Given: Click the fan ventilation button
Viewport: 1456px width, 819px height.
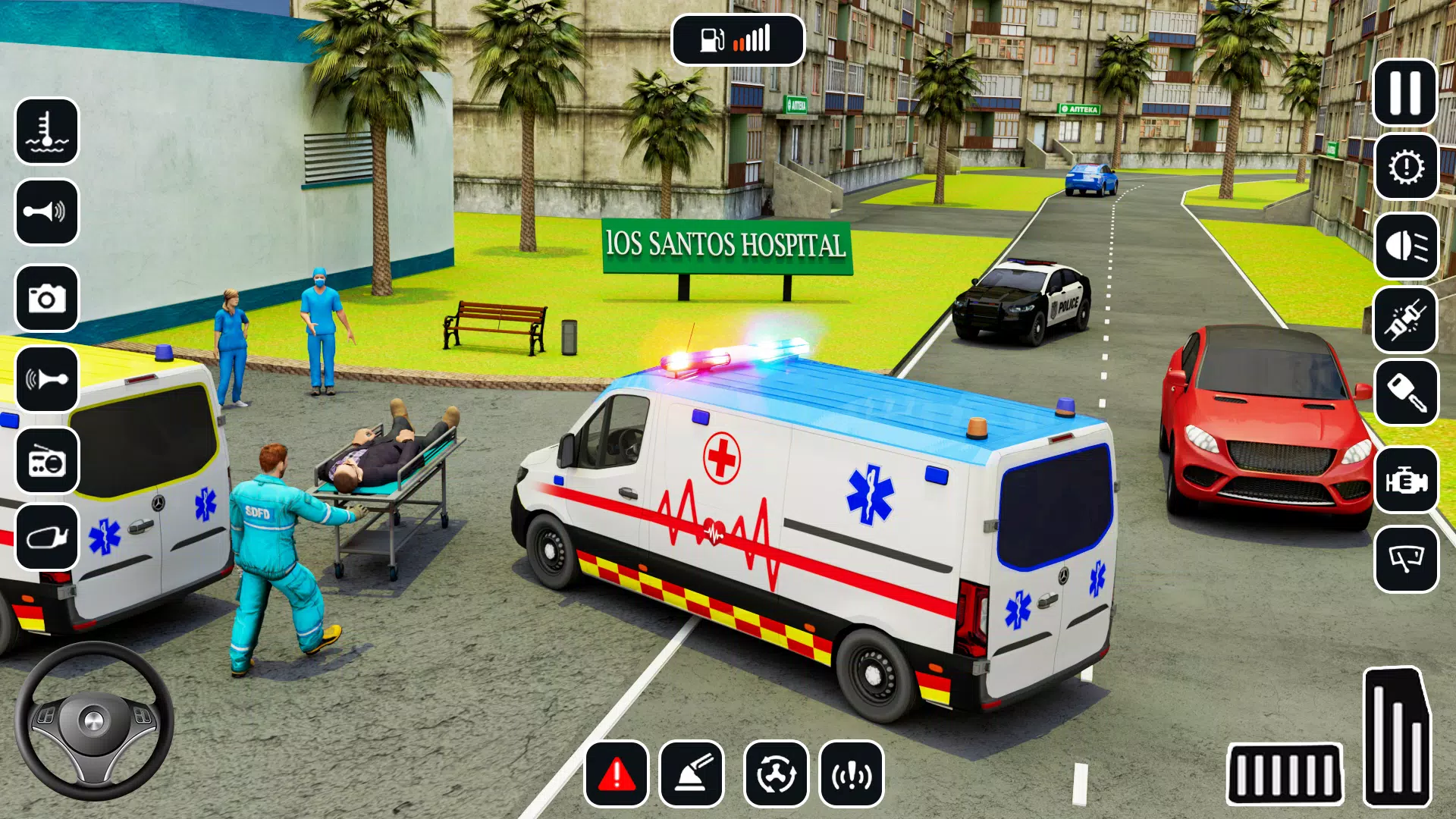Looking at the screenshot, I should (x=776, y=774).
